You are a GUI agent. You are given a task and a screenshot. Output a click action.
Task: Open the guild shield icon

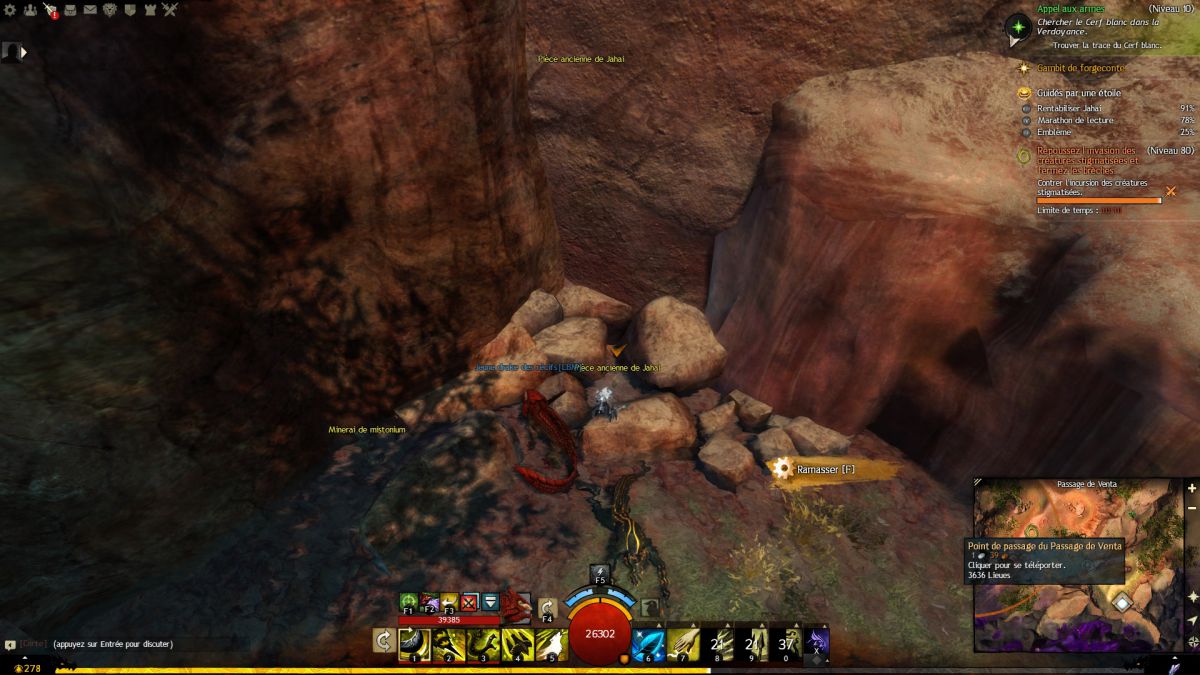click(x=130, y=10)
